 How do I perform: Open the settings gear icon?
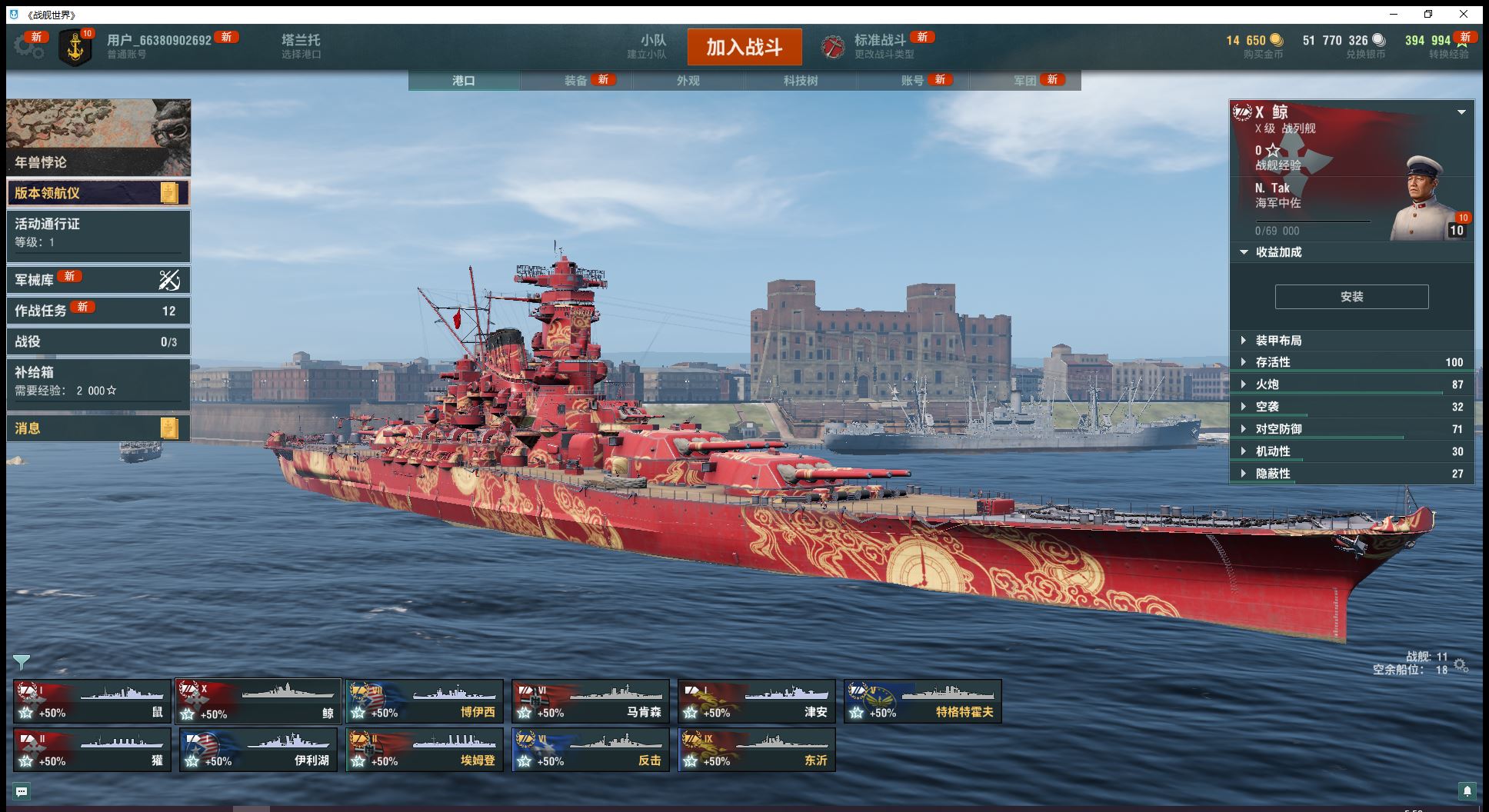pyautogui.click(x=28, y=46)
